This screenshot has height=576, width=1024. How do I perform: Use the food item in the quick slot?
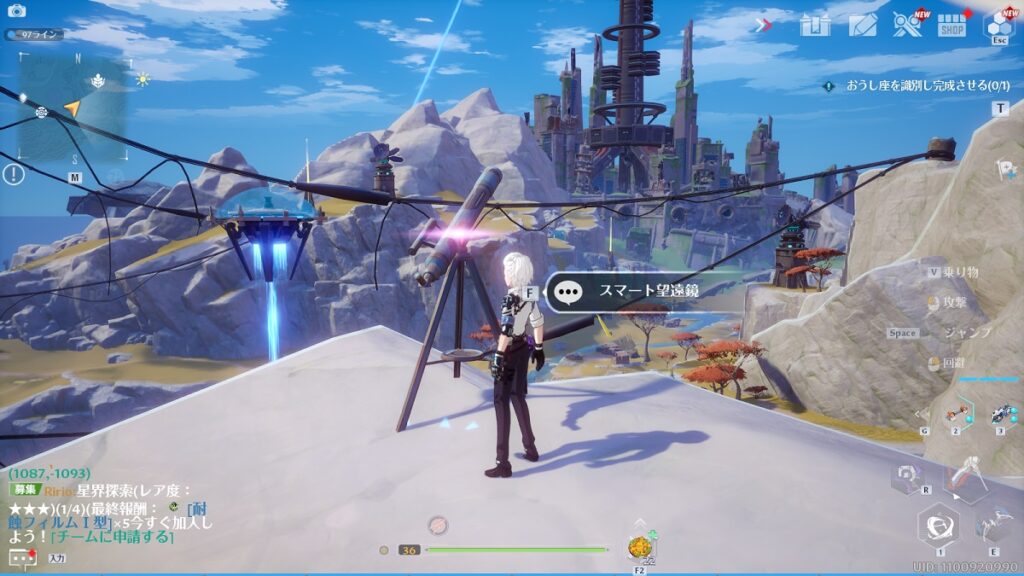pos(638,548)
